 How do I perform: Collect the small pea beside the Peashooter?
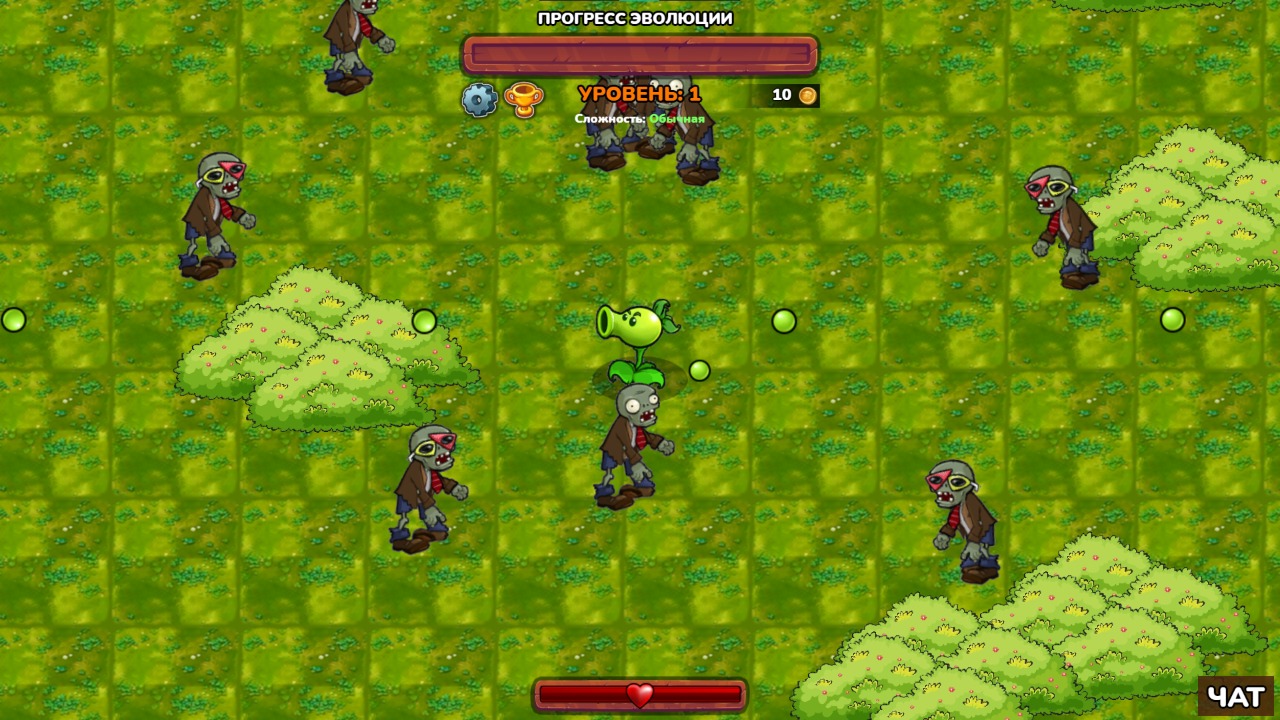pos(700,370)
